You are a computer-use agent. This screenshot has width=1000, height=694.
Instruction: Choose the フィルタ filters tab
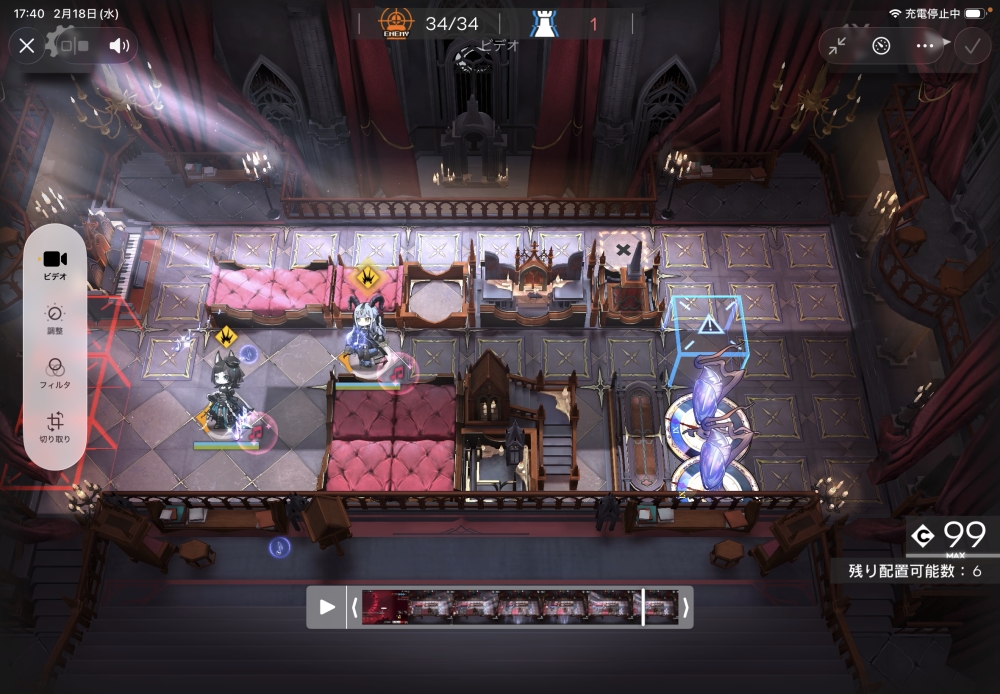pyautogui.click(x=55, y=373)
